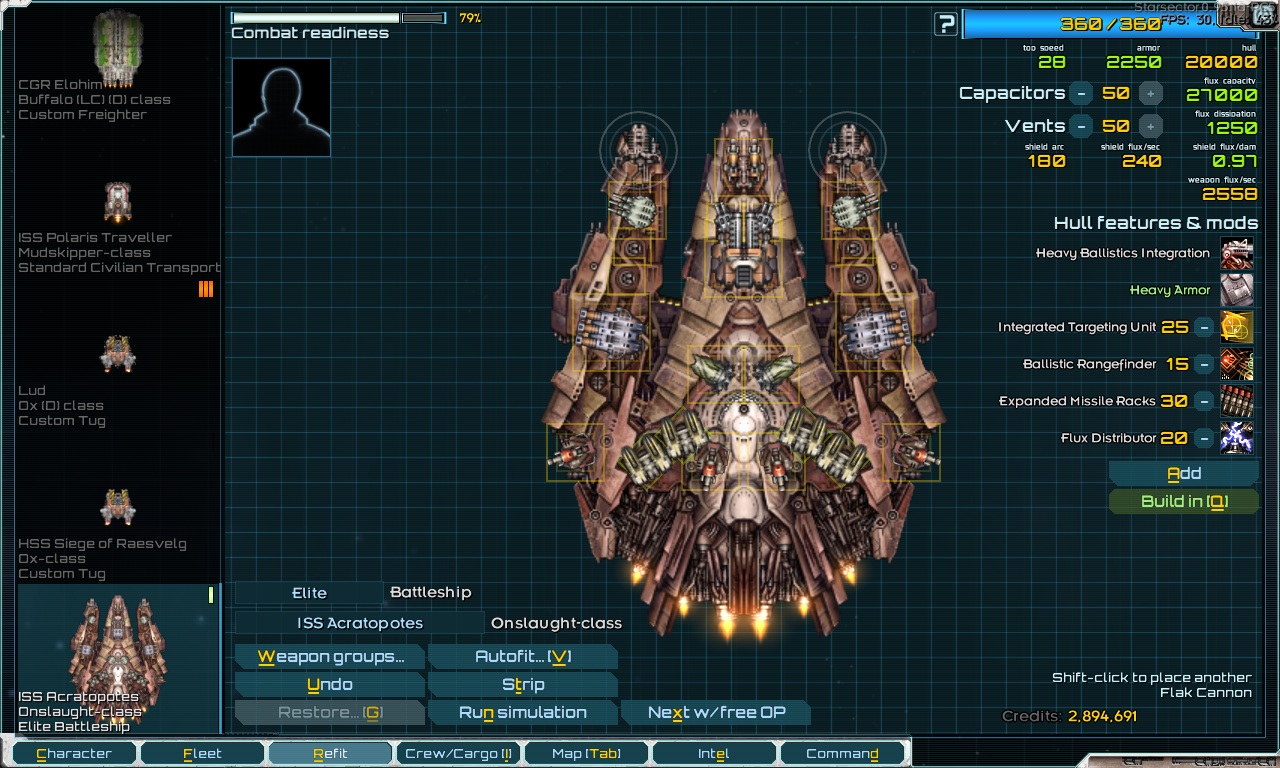Click the Ballistic Rangefinder hullmod icon
1280x768 pixels.
(1237, 364)
